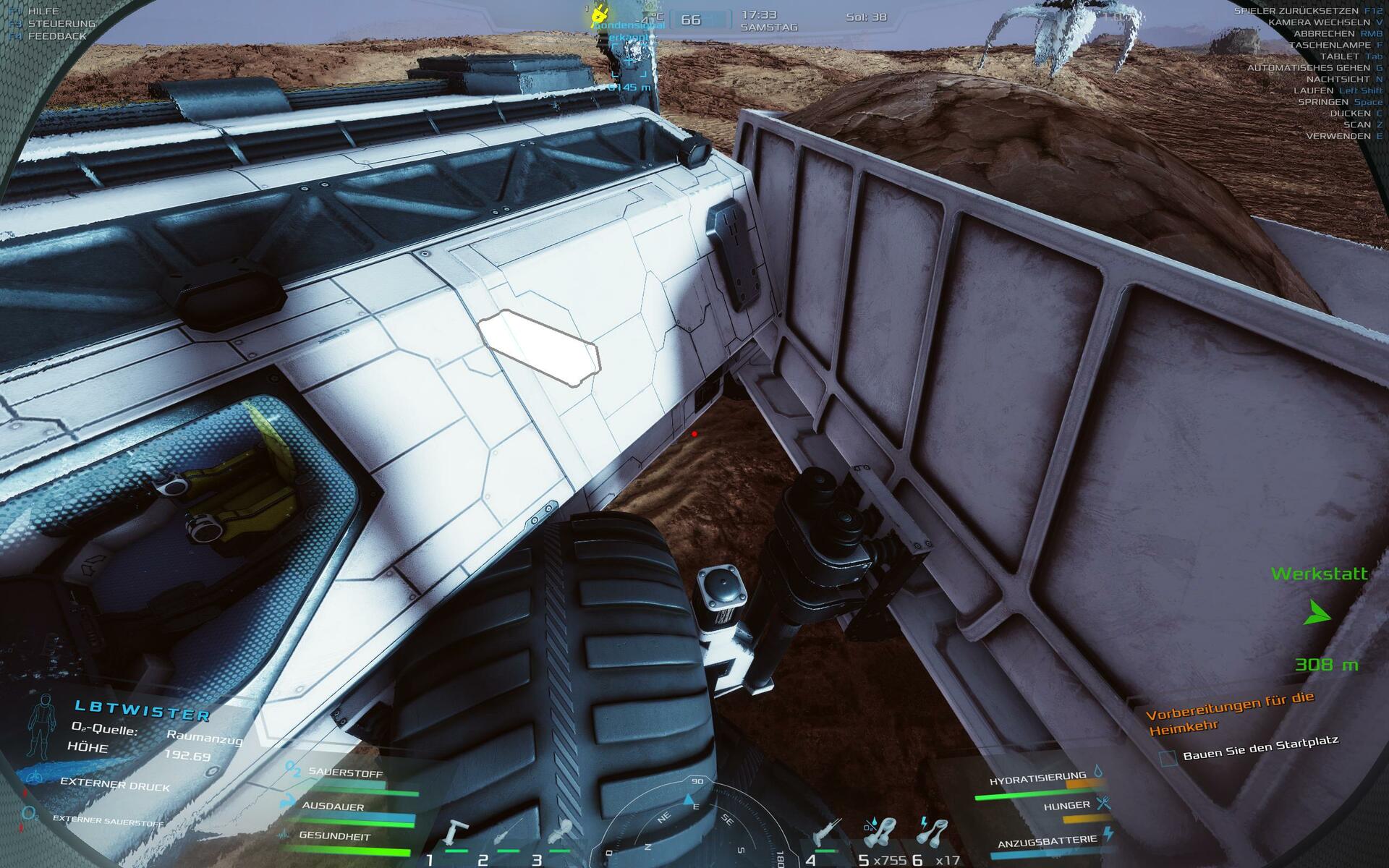Pick the power cable in slot 6
Image resolution: width=1389 pixels, height=868 pixels.
tap(932, 832)
